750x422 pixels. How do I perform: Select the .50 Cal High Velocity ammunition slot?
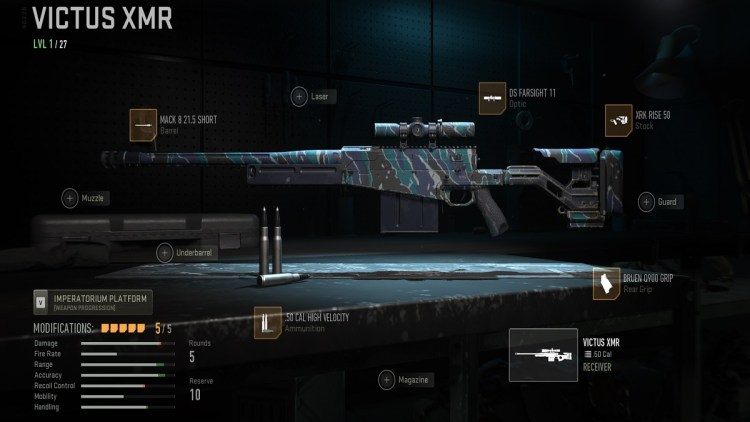click(x=268, y=322)
